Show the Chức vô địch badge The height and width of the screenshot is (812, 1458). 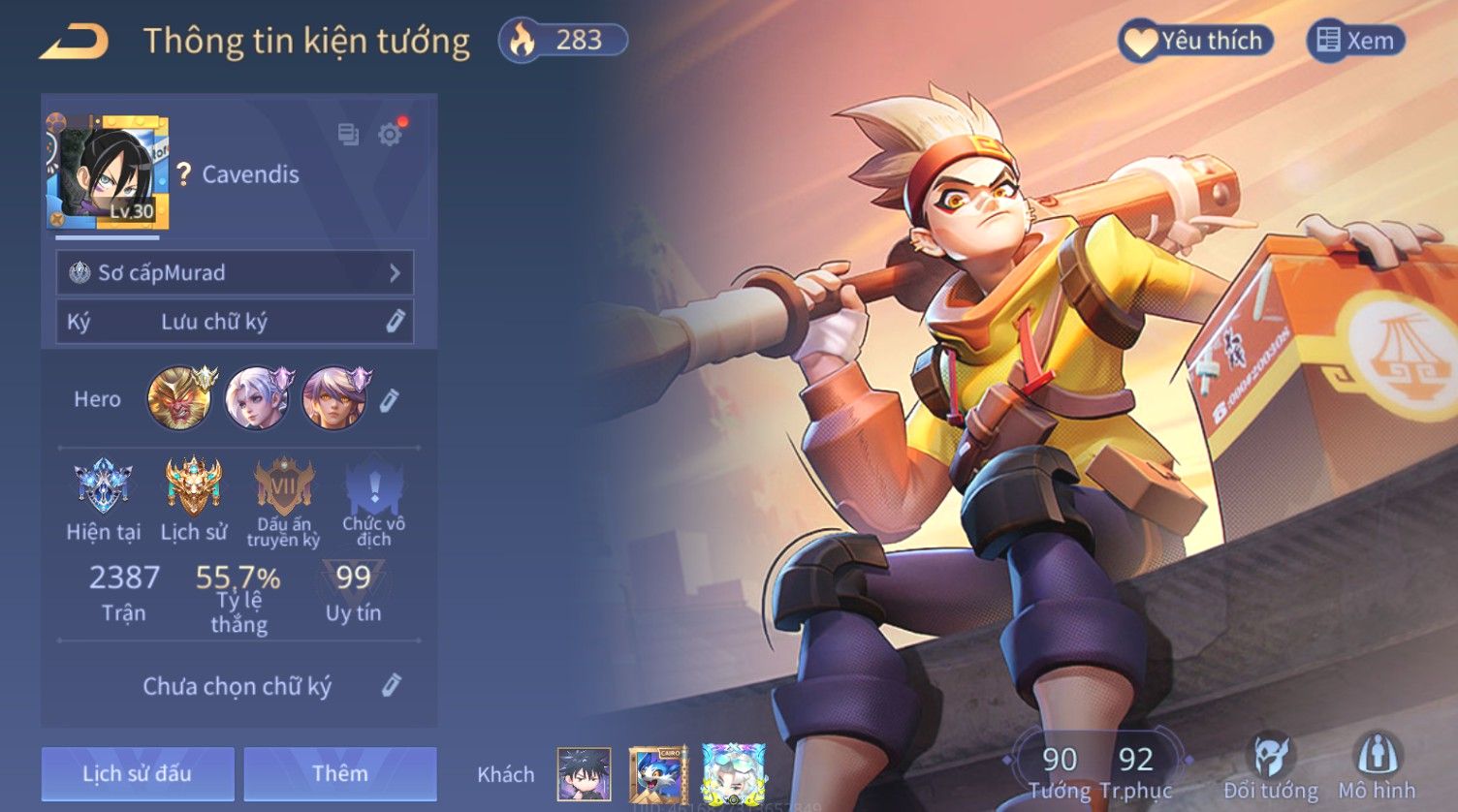373,486
